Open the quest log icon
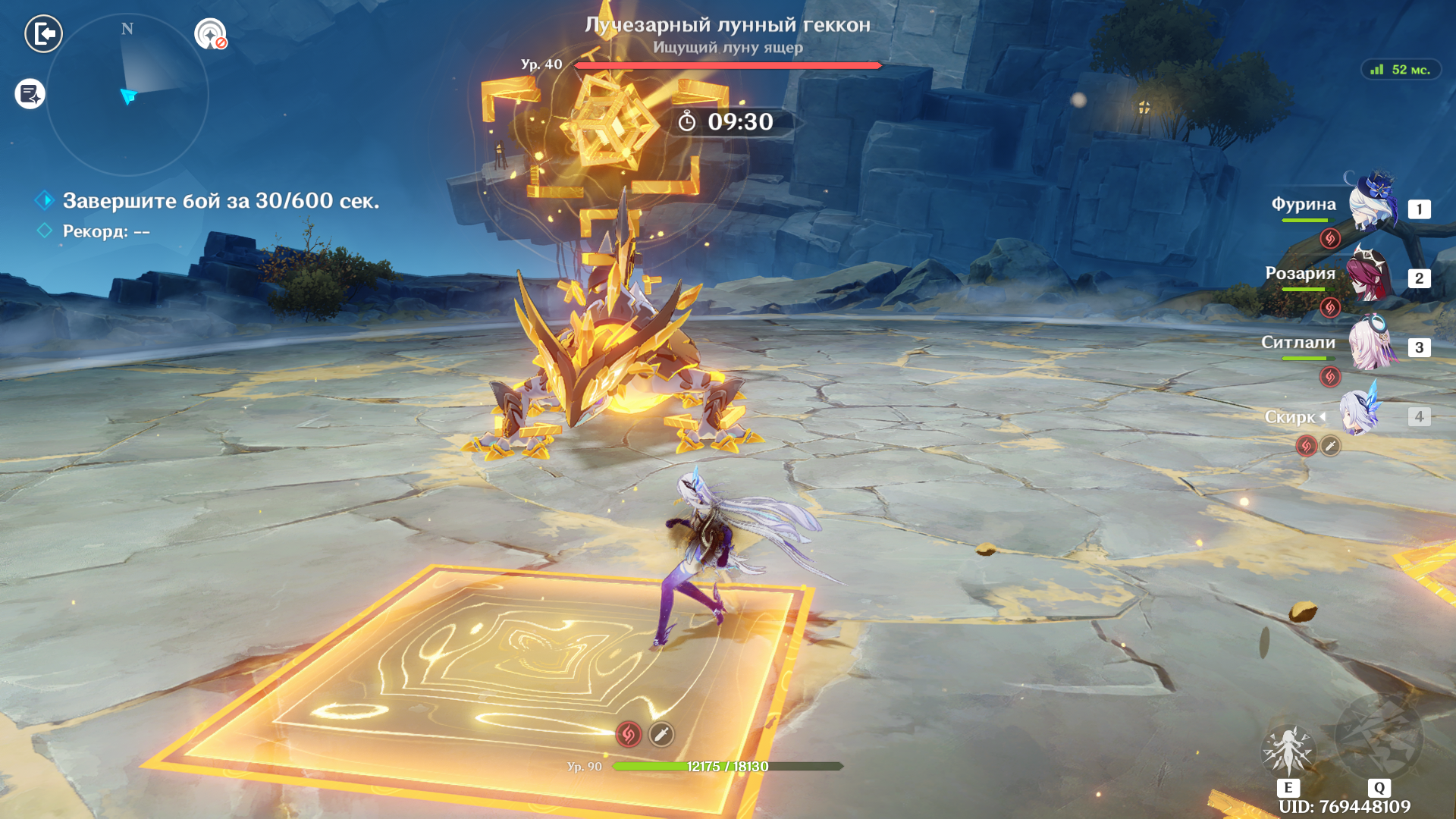 [30, 94]
